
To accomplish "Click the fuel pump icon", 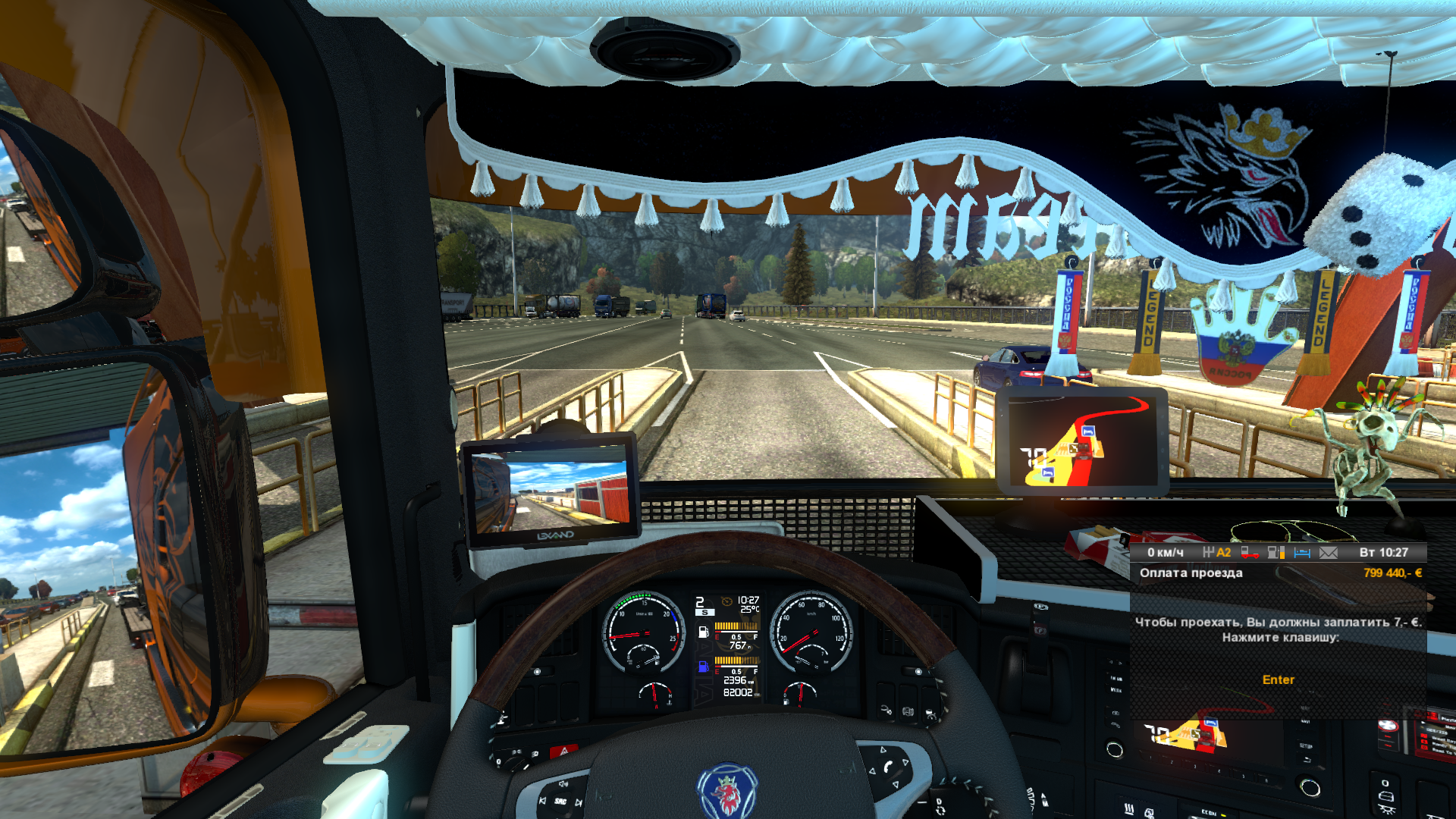I will pyautogui.click(x=1276, y=553).
